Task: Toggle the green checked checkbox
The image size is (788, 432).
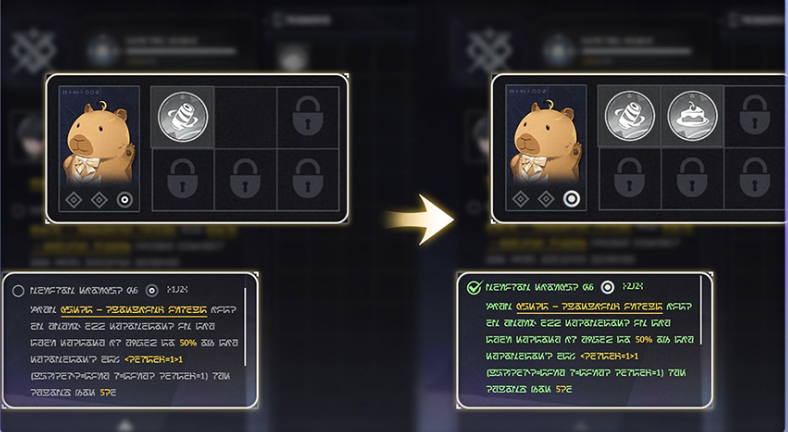Action: coord(473,287)
